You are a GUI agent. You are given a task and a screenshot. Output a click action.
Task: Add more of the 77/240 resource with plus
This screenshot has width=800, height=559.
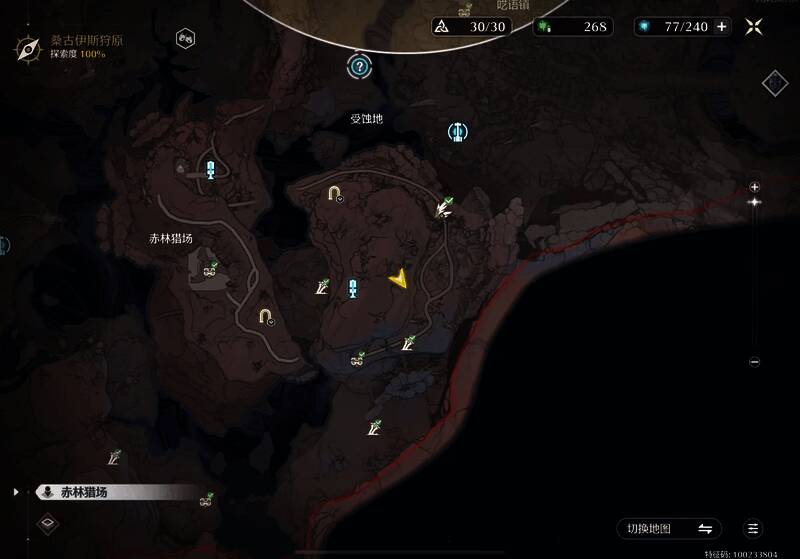pos(722,27)
